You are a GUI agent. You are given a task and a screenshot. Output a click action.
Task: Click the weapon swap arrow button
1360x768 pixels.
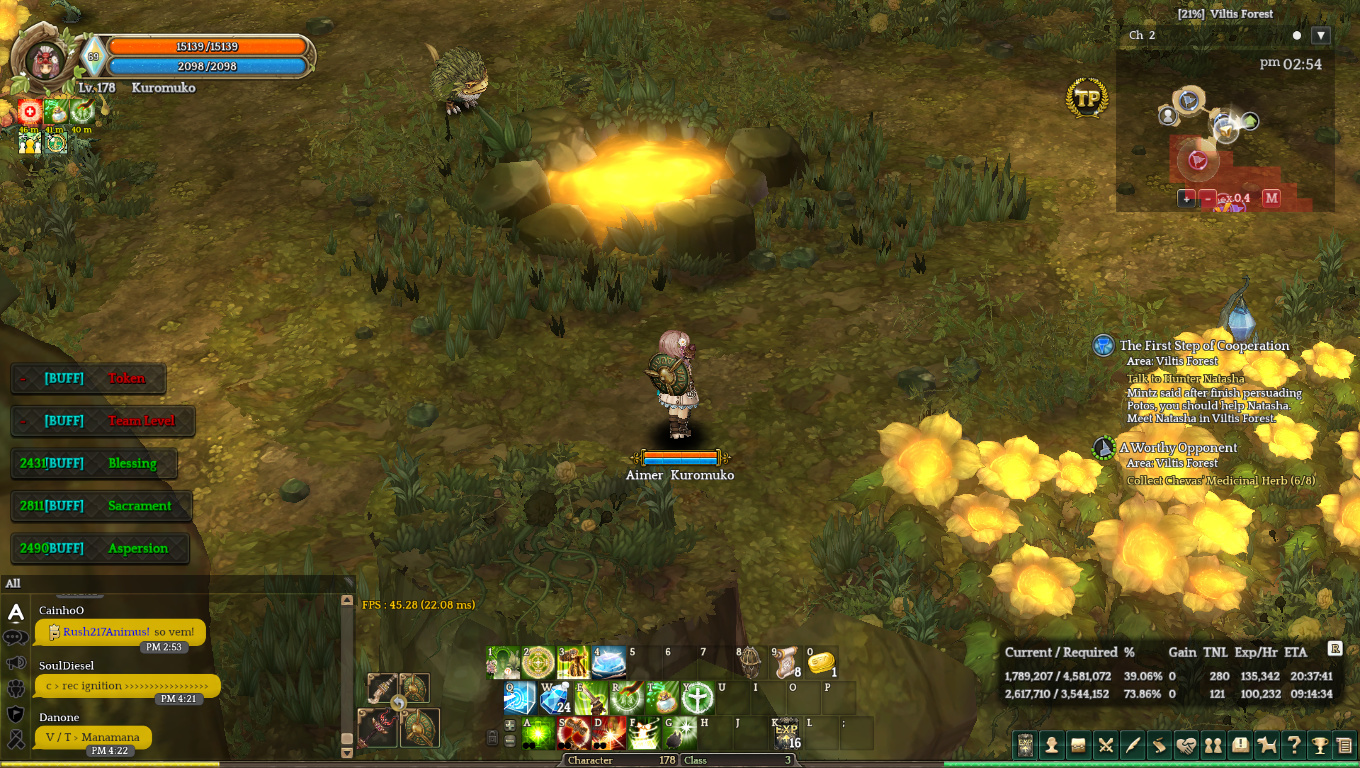399,704
